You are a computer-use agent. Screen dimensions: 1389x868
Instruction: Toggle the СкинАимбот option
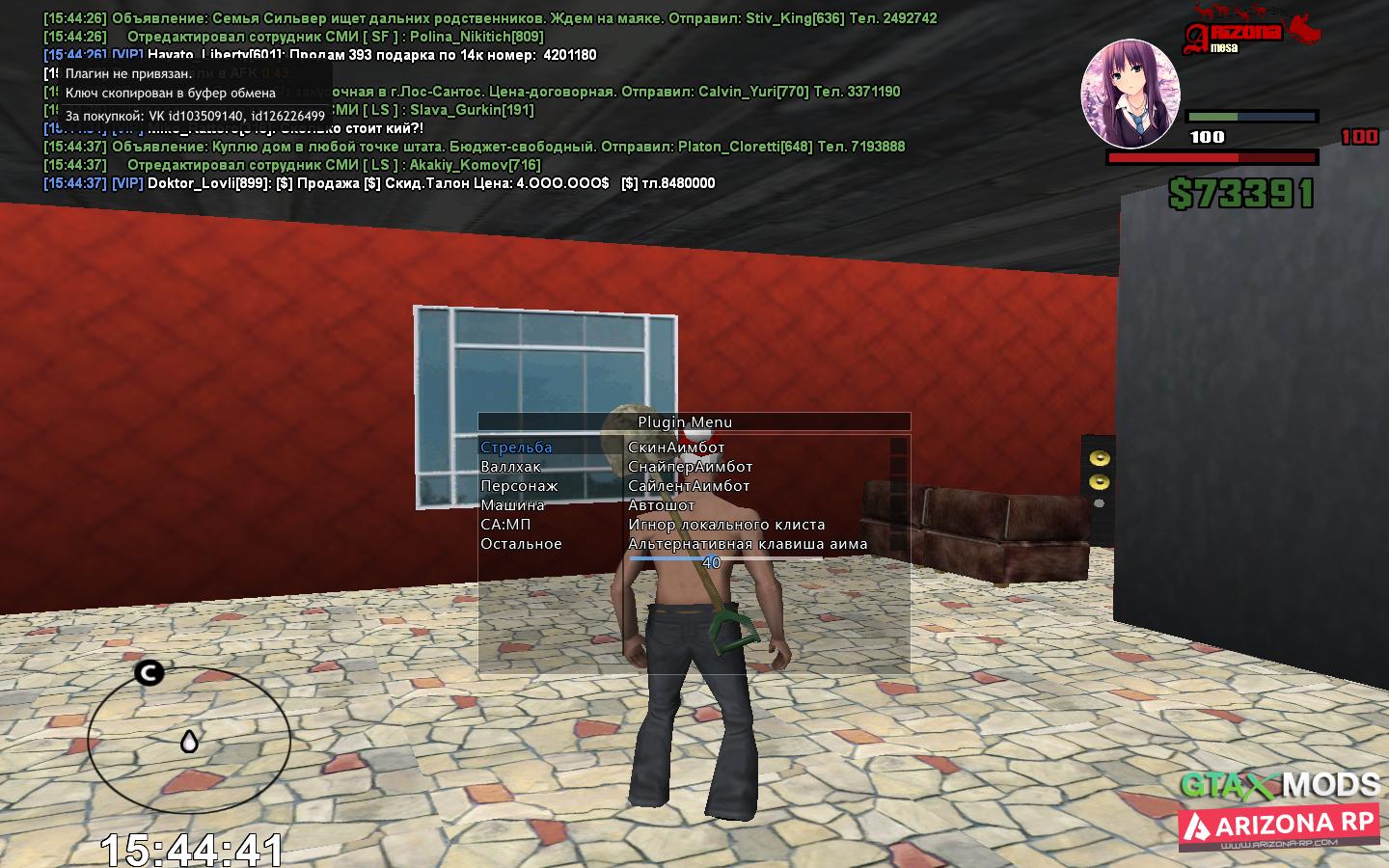click(x=675, y=448)
